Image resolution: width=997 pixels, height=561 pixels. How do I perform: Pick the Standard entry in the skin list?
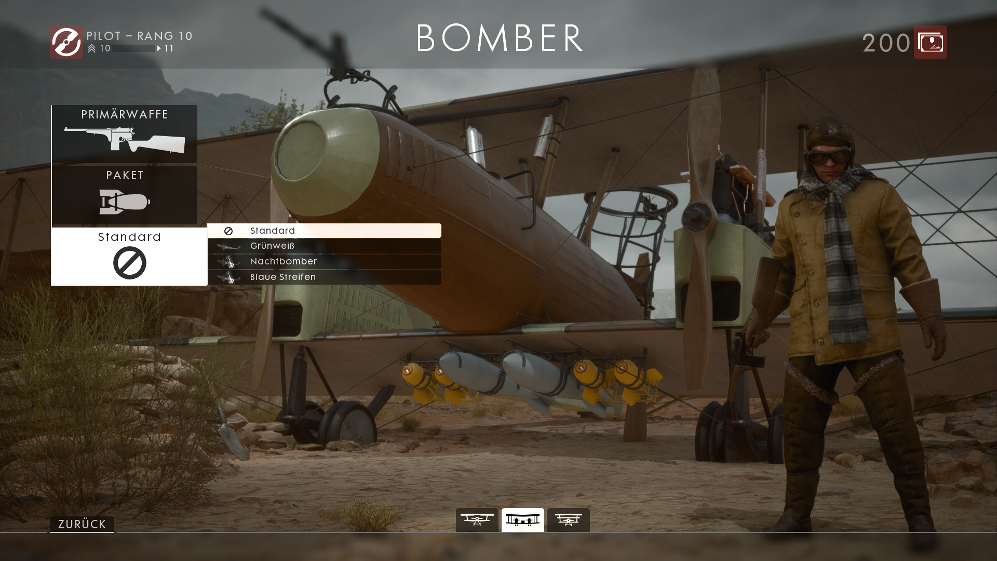tap(324, 231)
